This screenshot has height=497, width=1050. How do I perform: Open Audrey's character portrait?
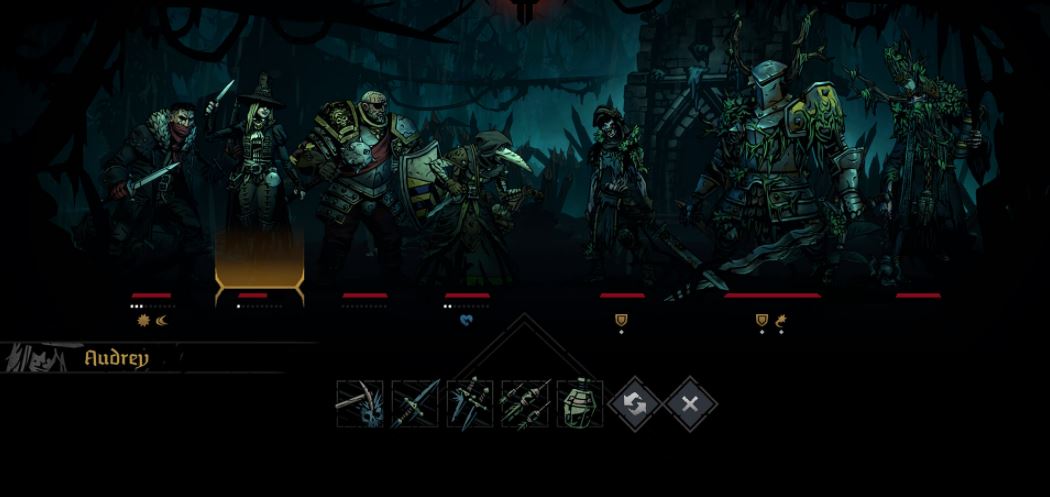pyautogui.click(x=40, y=358)
